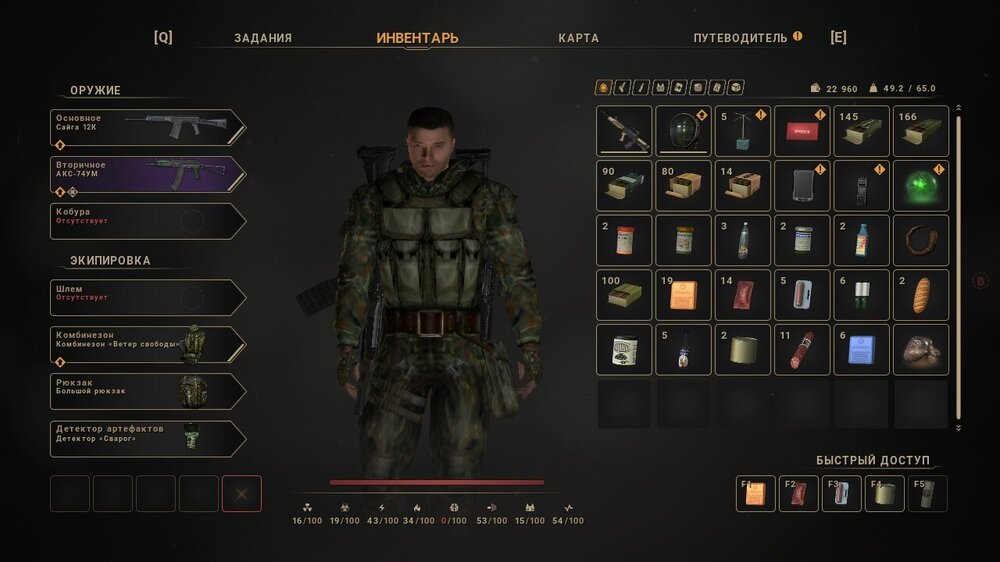Select the Комбинезон «Ветер свободы» slot
1000x562 pixels.
147,344
